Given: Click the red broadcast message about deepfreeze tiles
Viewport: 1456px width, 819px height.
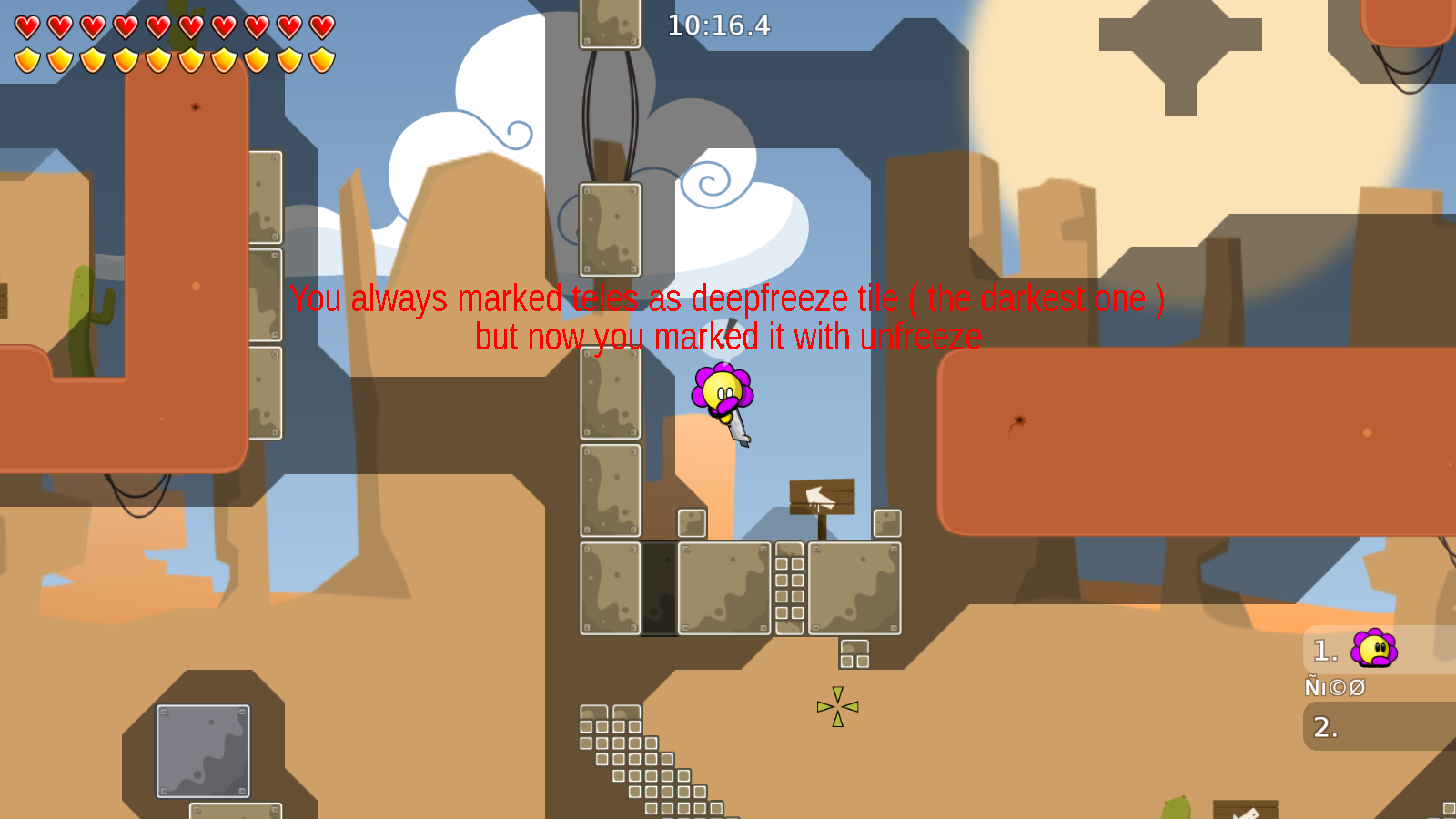Looking at the screenshot, I should point(728,317).
